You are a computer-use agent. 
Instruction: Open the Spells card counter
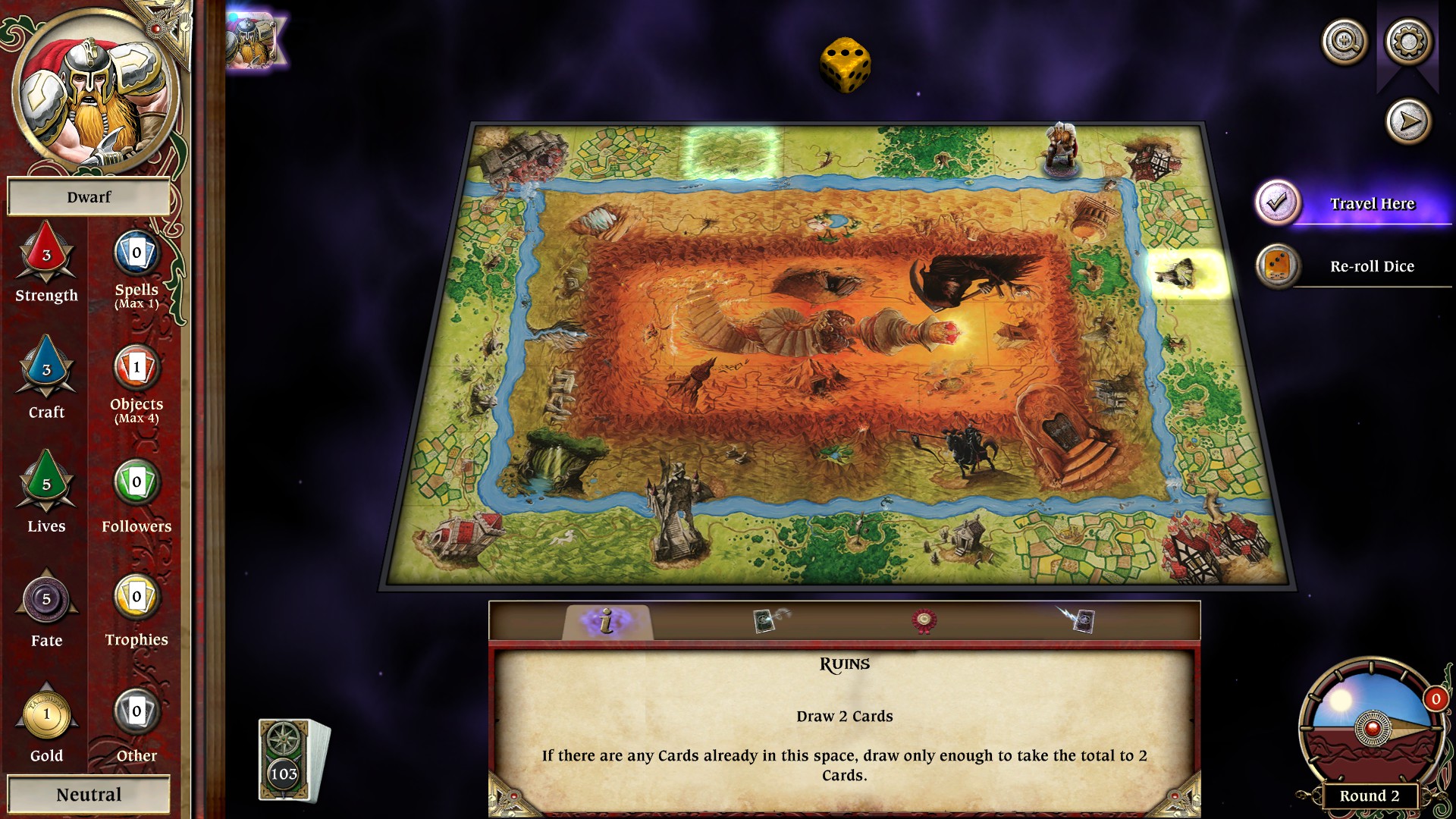(x=135, y=254)
